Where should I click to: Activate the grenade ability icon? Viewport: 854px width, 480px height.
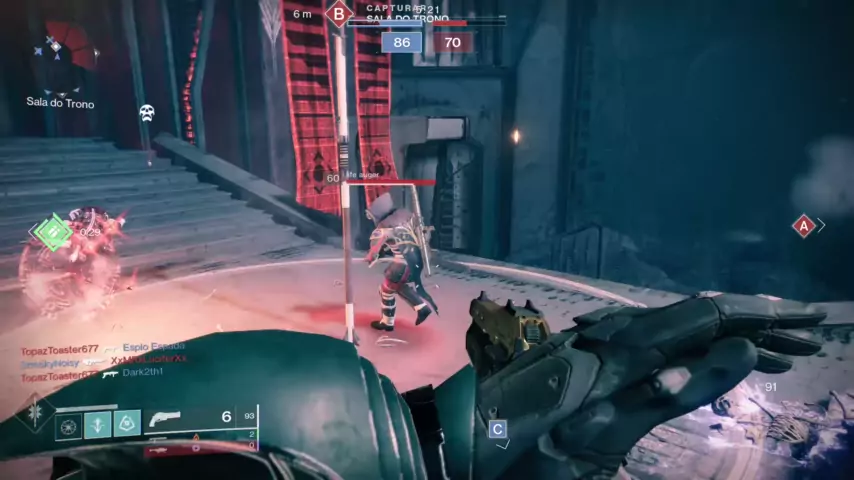pos(68,426)
